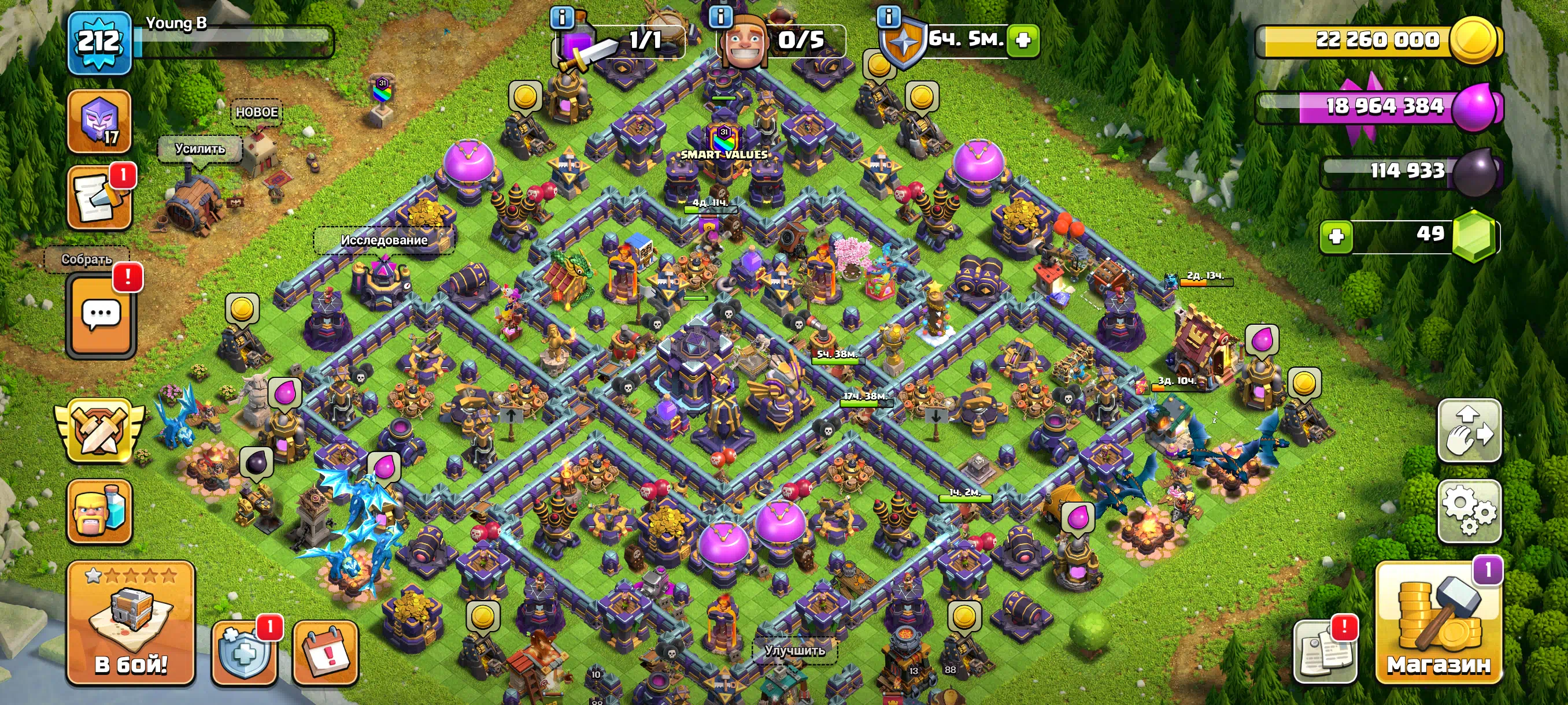Screen dimensions: 1568x705
Task: Start an attack with В бой!
Action: tap(130, 625)
